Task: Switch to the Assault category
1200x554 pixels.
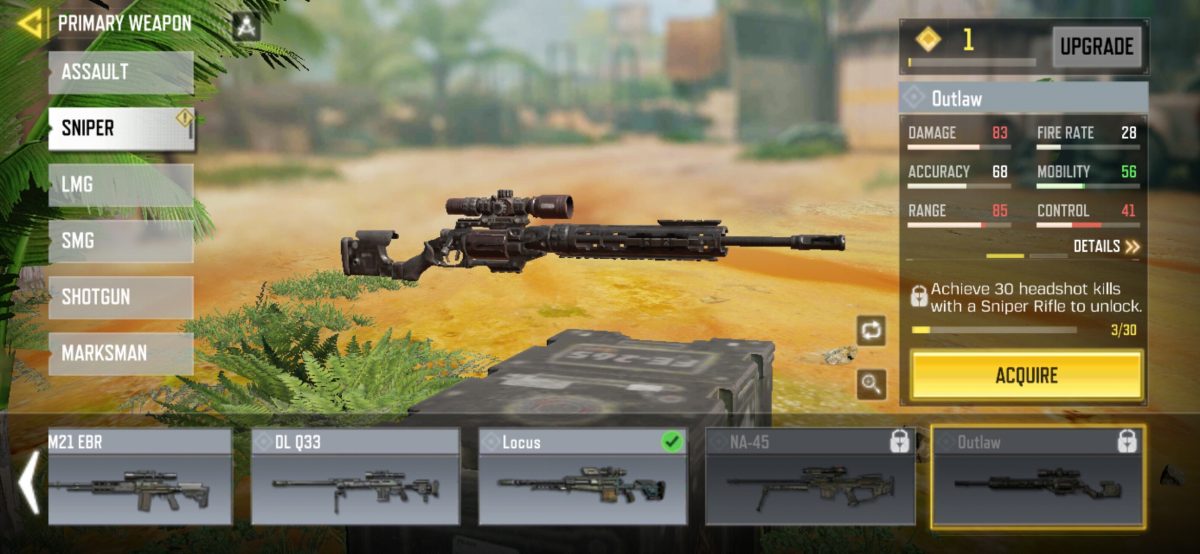Action: coord(120,73)
